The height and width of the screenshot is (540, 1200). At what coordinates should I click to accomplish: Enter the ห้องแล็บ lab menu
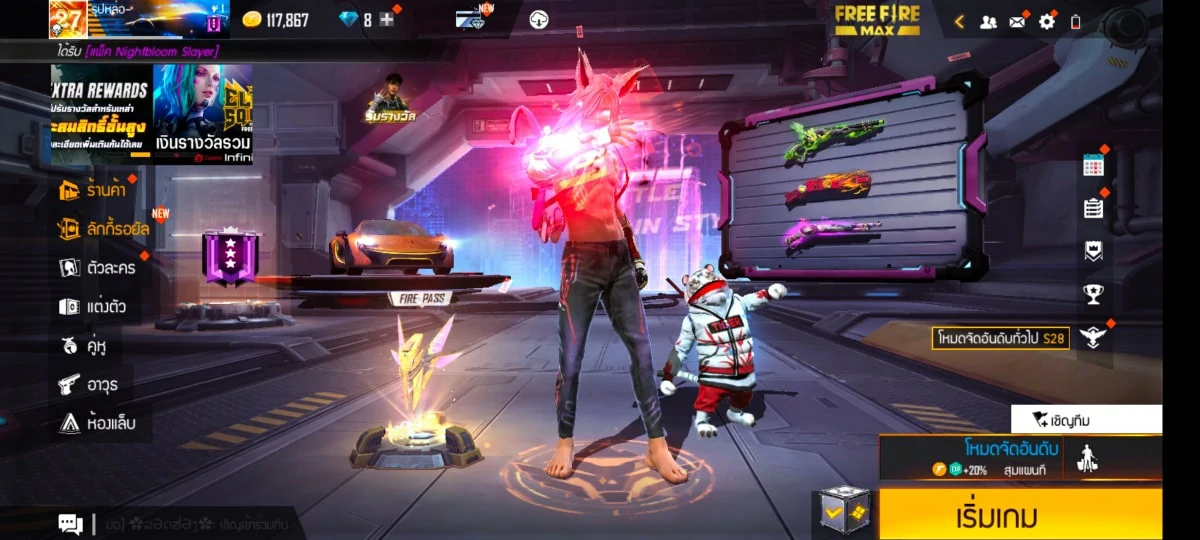tap(97, 423)
